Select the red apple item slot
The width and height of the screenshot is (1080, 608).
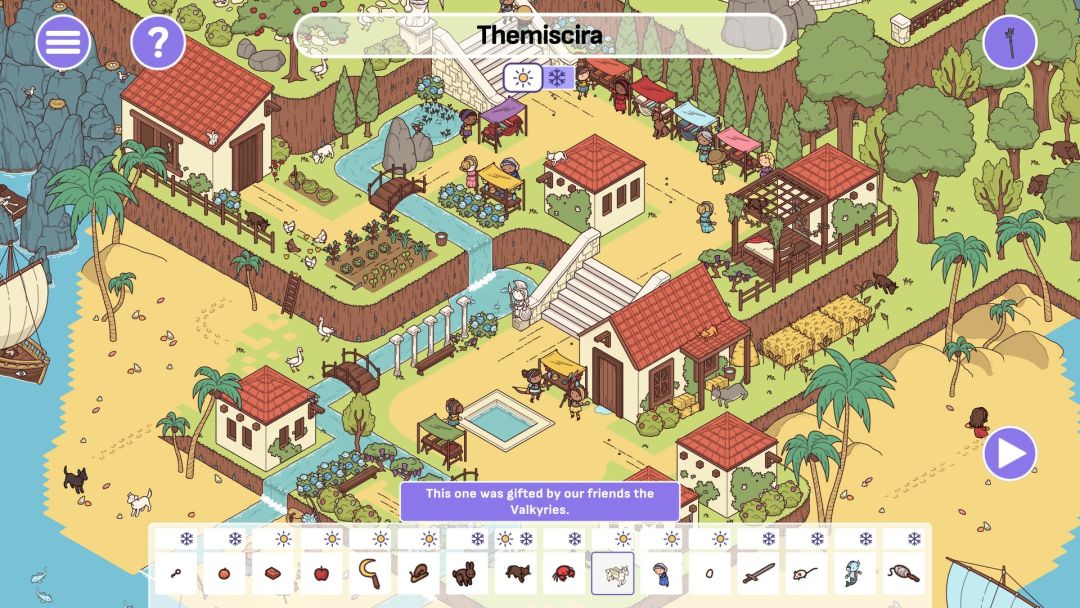(x=321, y=574)
